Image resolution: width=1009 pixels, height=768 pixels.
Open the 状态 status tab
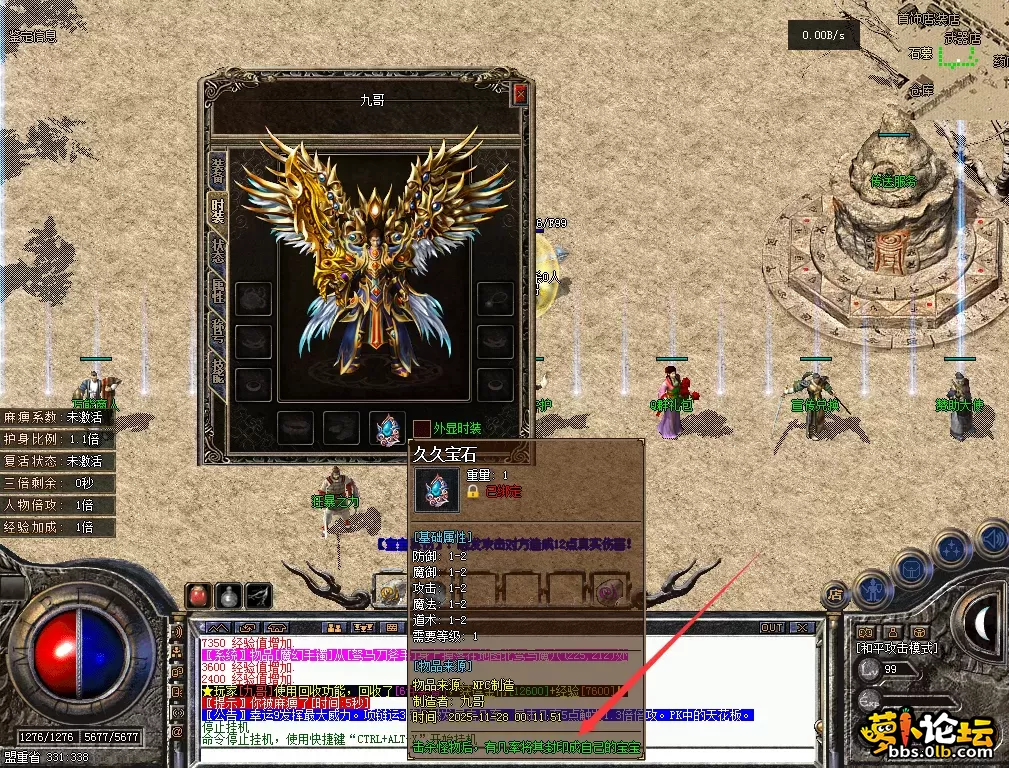[x=217, y=250]
